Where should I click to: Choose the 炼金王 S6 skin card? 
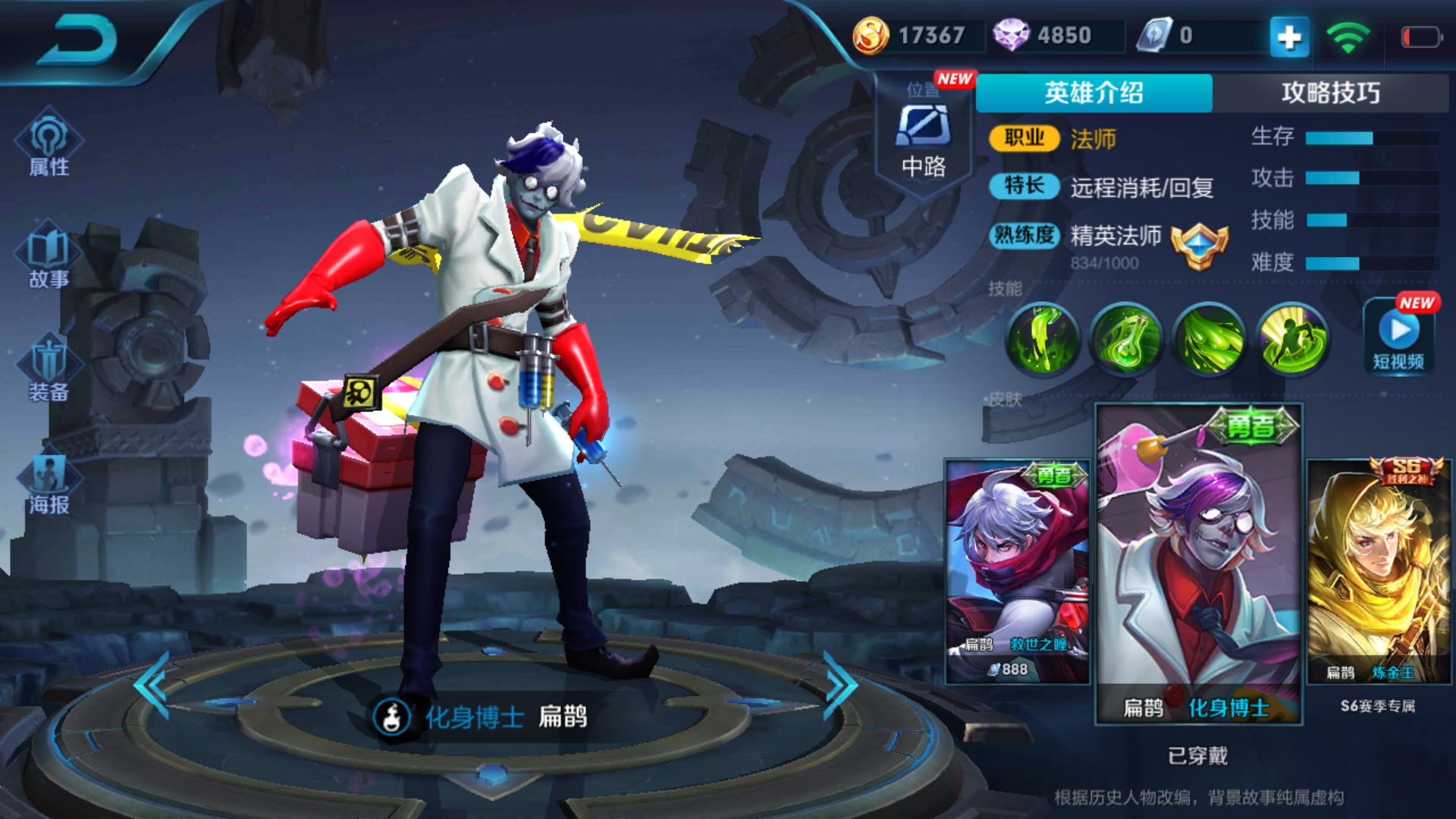point(1379,570)
